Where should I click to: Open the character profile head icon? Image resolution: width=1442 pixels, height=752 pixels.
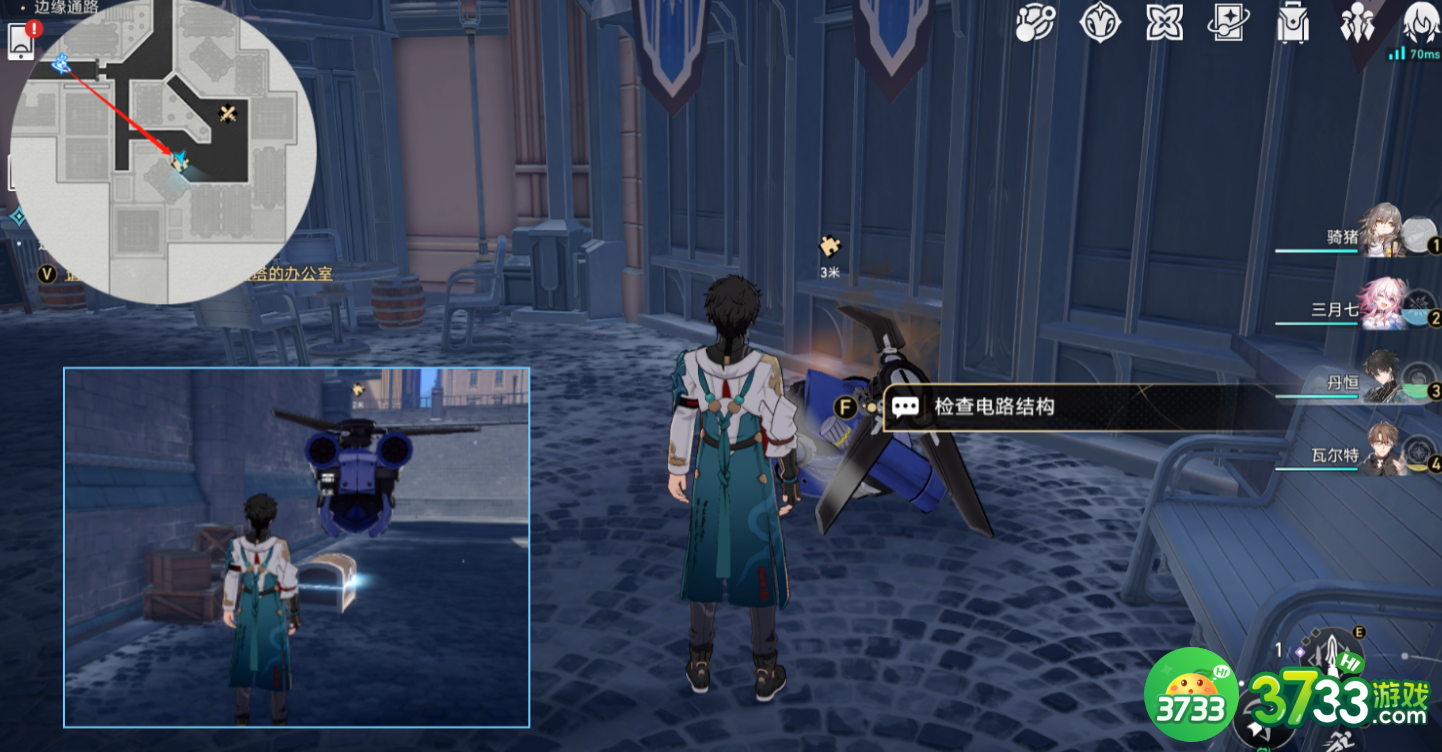(1420, 22)
